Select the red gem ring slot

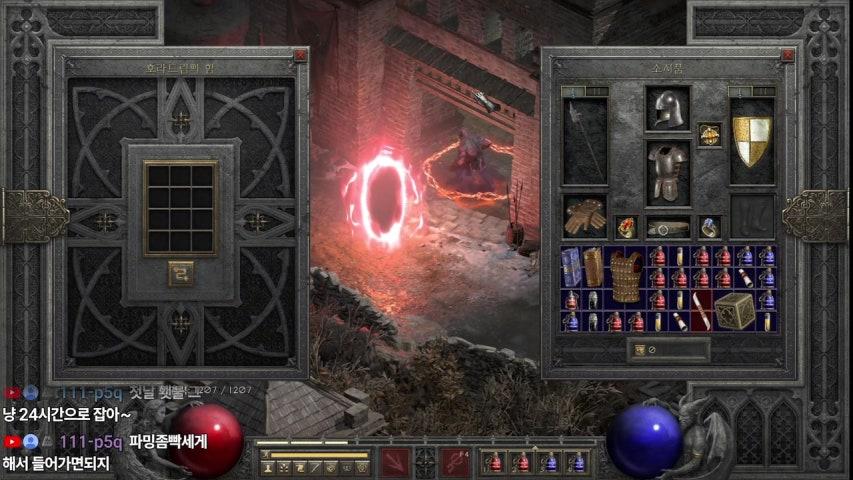point(625,227)
